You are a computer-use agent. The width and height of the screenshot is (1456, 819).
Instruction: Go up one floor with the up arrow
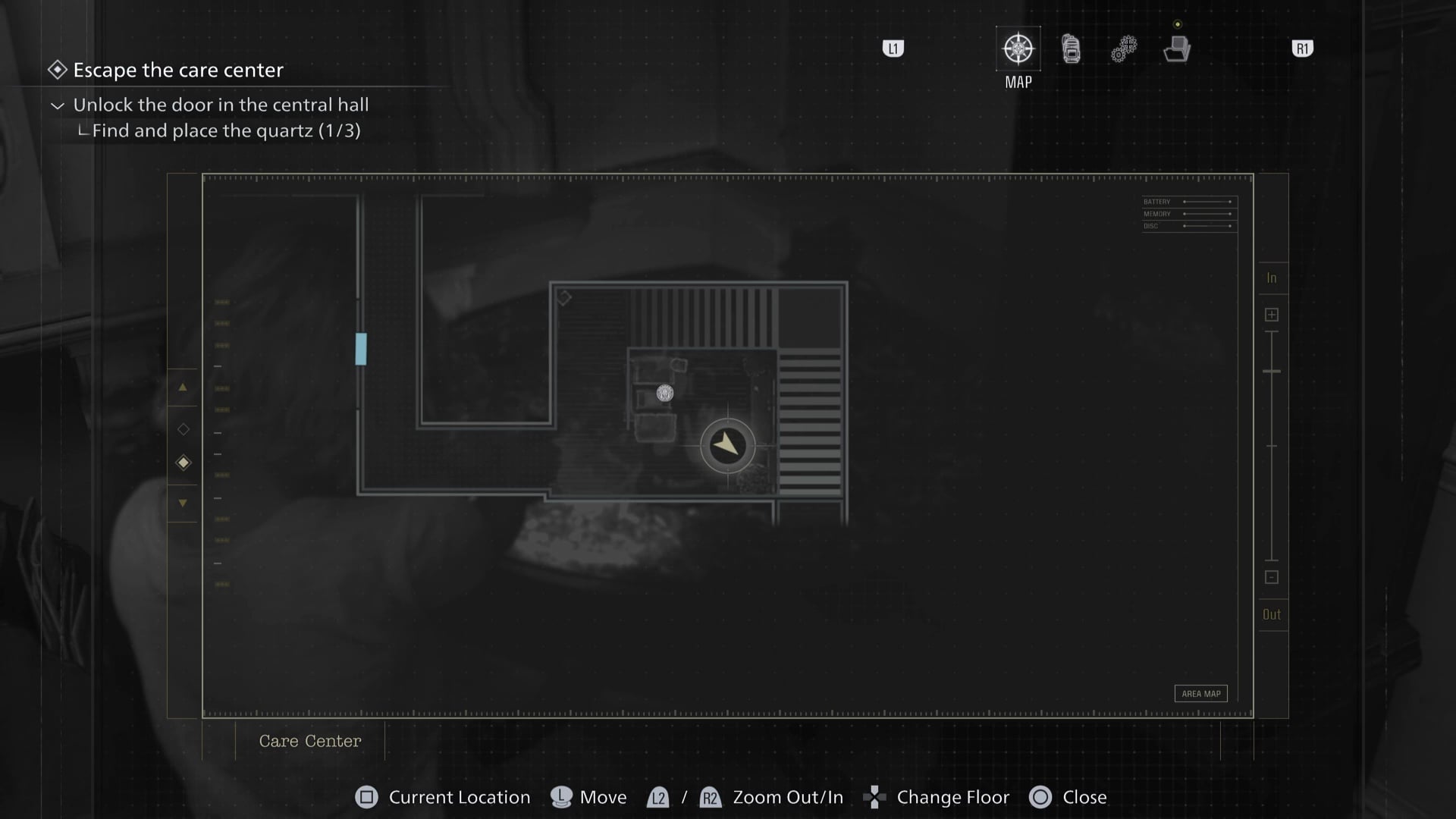(x=183, y=388)
